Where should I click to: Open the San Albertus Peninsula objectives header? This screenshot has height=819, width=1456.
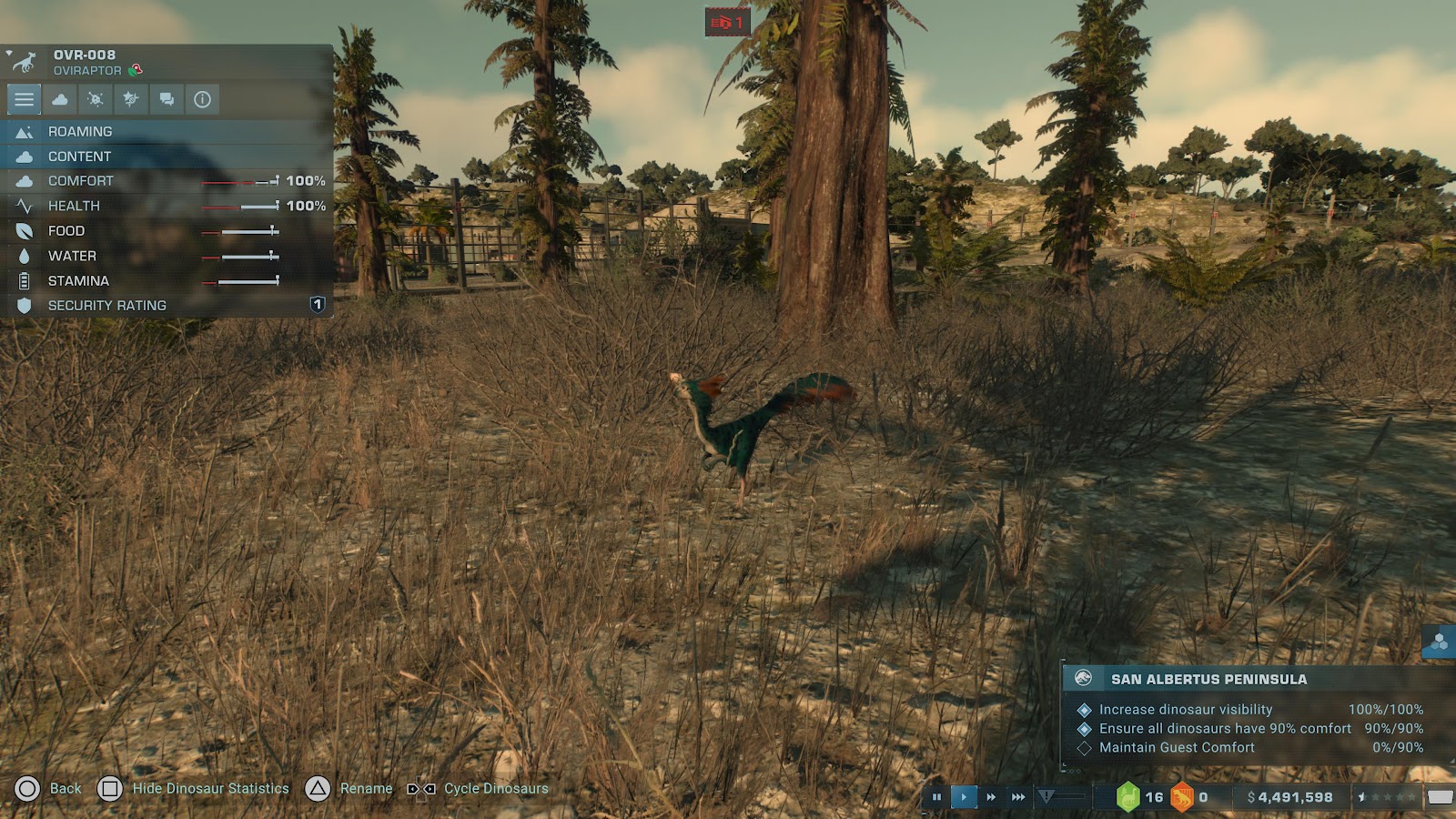point(1256,679)
